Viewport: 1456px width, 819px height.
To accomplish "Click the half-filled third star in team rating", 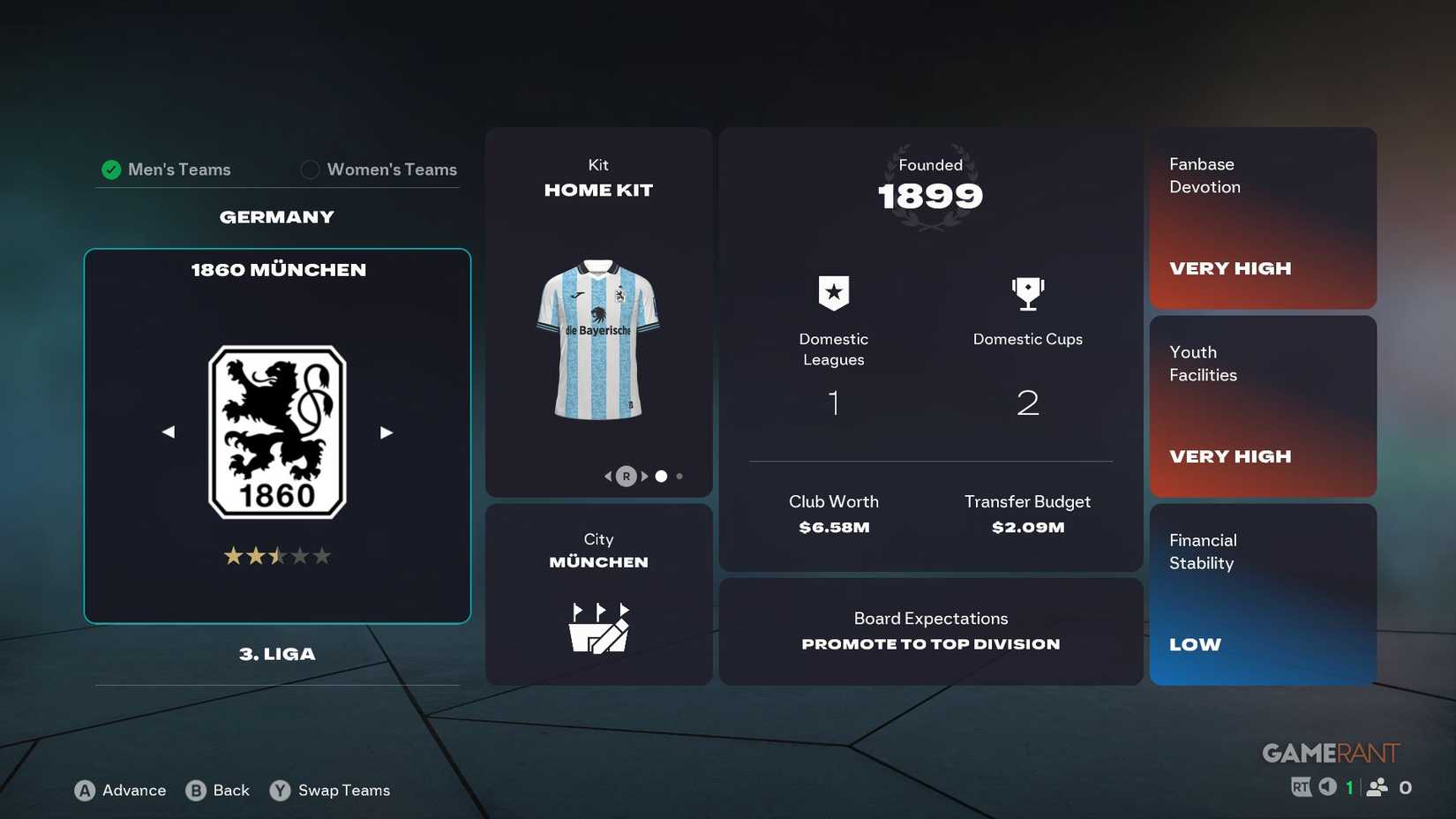I will click(277, 555).
